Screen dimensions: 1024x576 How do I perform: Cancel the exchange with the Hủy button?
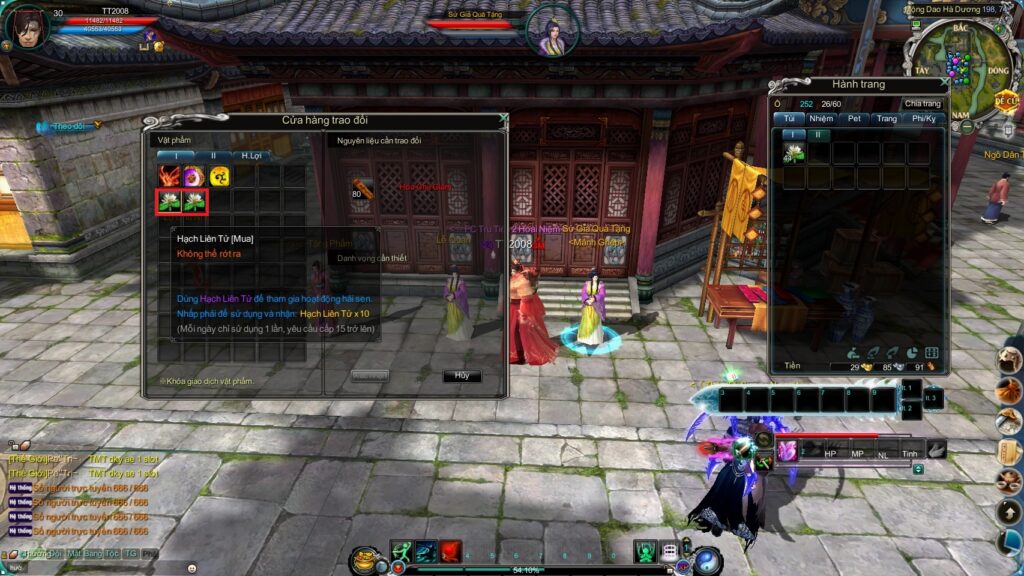(x=462, y=376)
